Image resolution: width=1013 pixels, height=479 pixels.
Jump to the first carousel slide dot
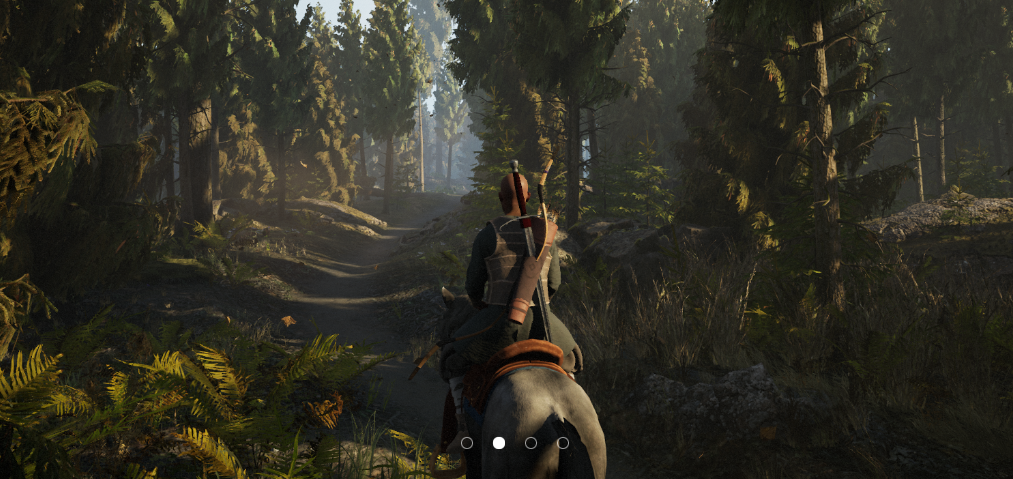point(467,443)
